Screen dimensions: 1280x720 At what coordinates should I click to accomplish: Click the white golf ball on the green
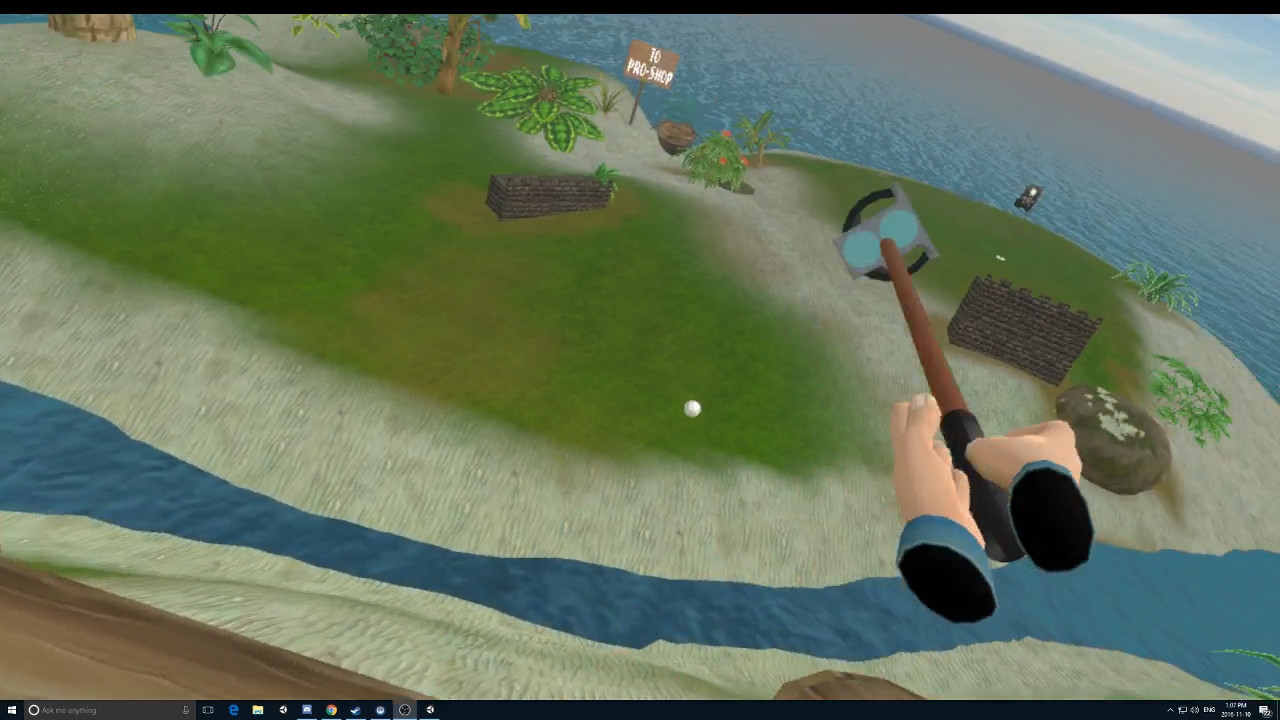693,408
